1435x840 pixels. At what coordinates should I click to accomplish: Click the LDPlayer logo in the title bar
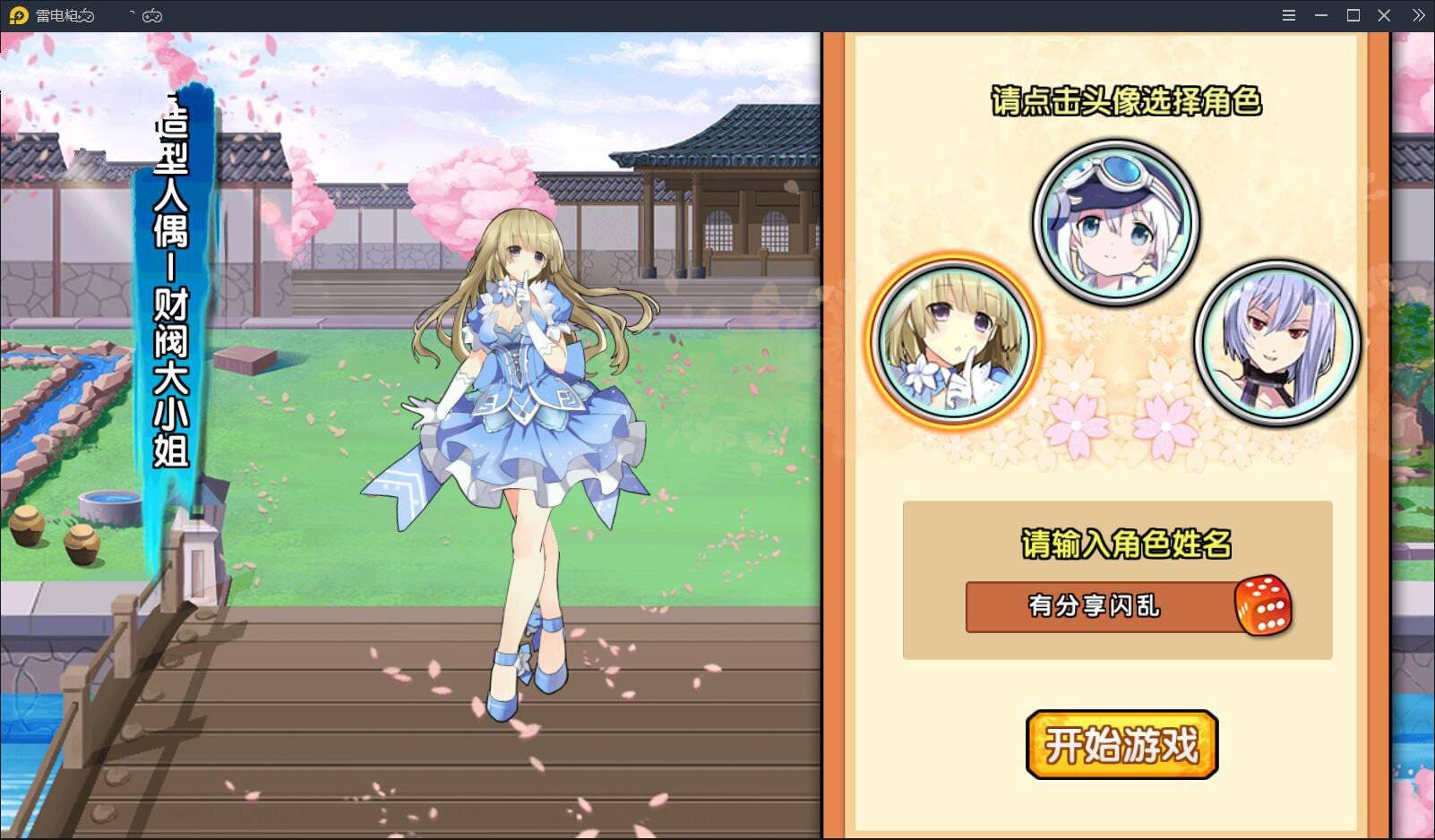pyautogui.click(x=18, y=14)
